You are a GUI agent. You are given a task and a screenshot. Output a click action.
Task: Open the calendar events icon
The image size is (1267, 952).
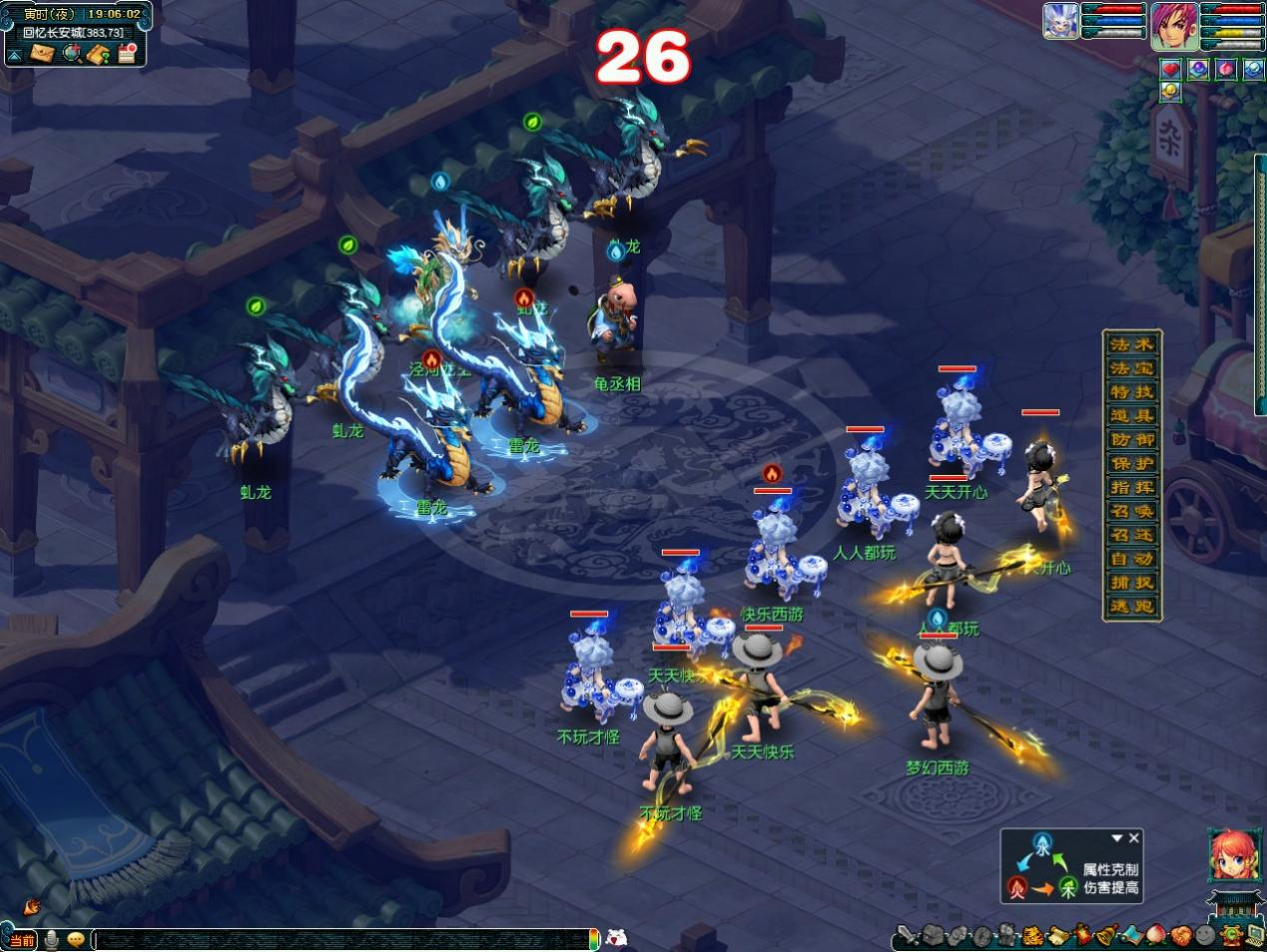pos(126,53)
